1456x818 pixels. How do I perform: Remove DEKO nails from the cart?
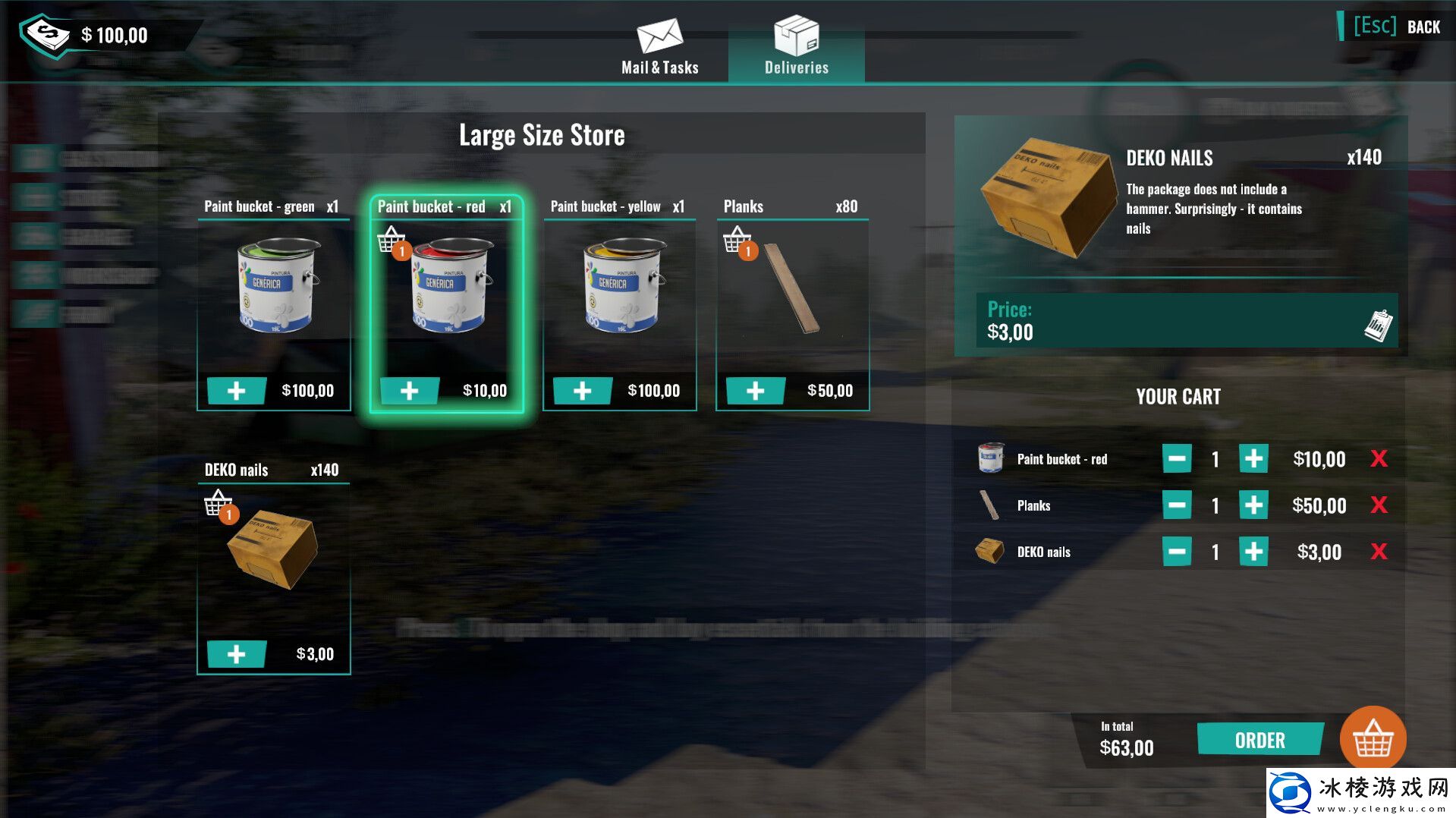click(1379, 552)
